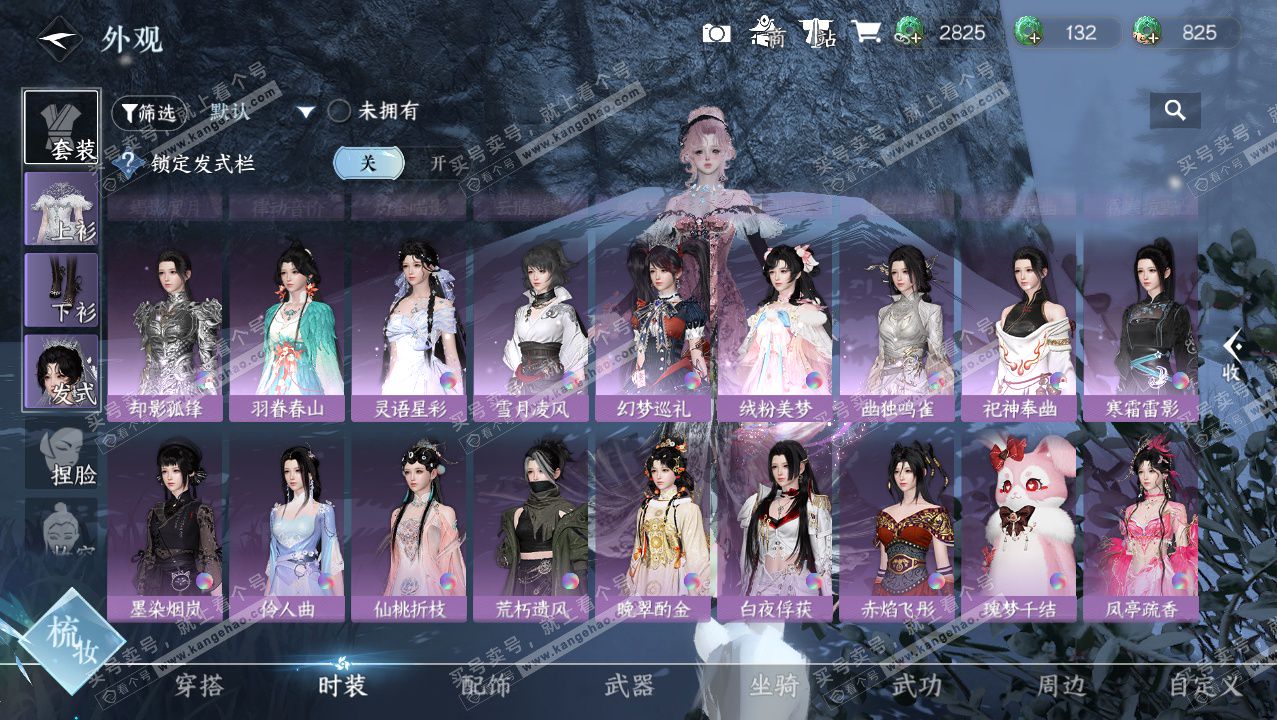The image size is (1277, 720).
Task: Open the shopping cart
Action: coord(866,33)
